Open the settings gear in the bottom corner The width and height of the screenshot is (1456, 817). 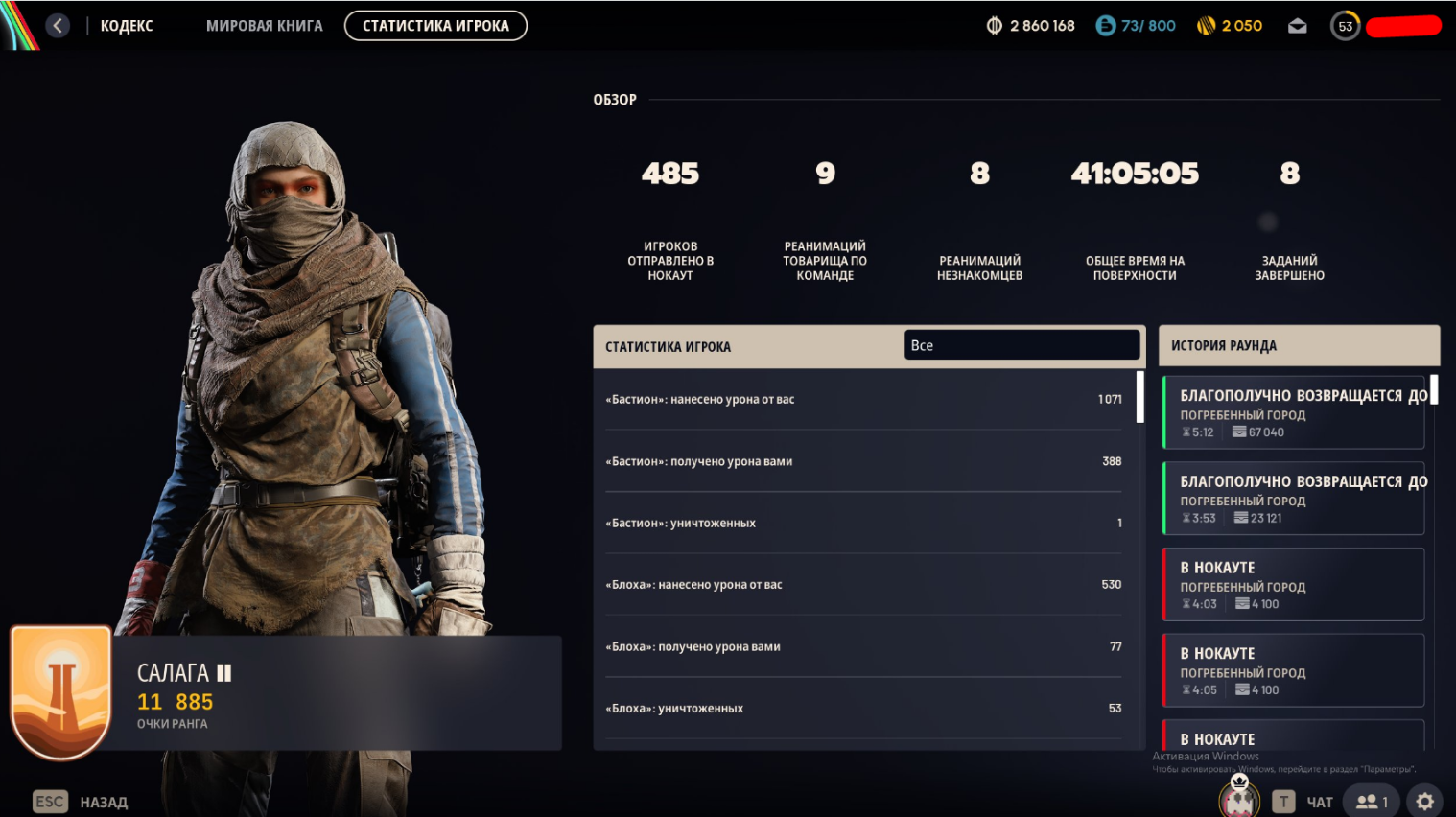(1426, 802)
